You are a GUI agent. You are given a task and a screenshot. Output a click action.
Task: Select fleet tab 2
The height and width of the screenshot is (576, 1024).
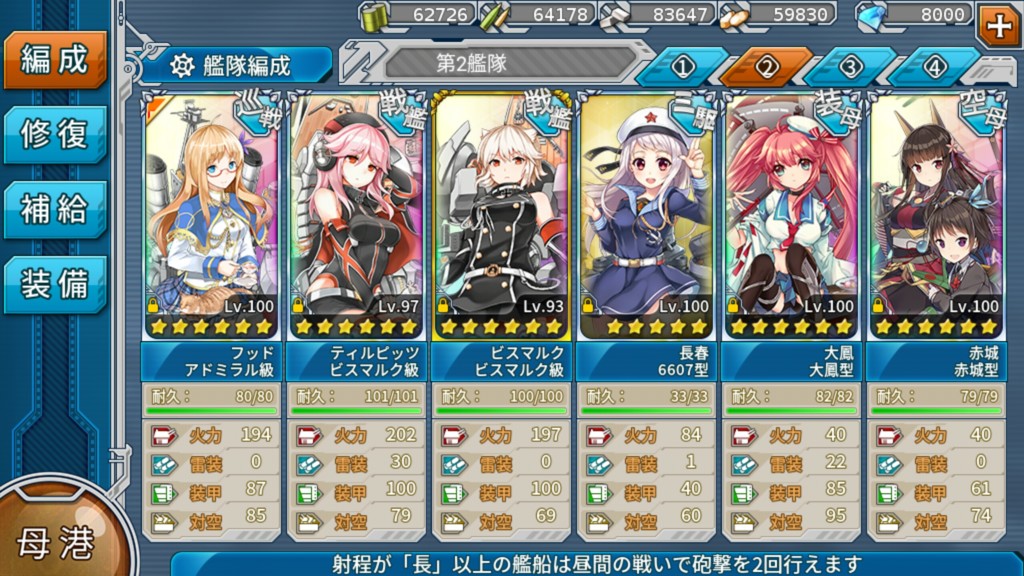[x=766, y=67]
